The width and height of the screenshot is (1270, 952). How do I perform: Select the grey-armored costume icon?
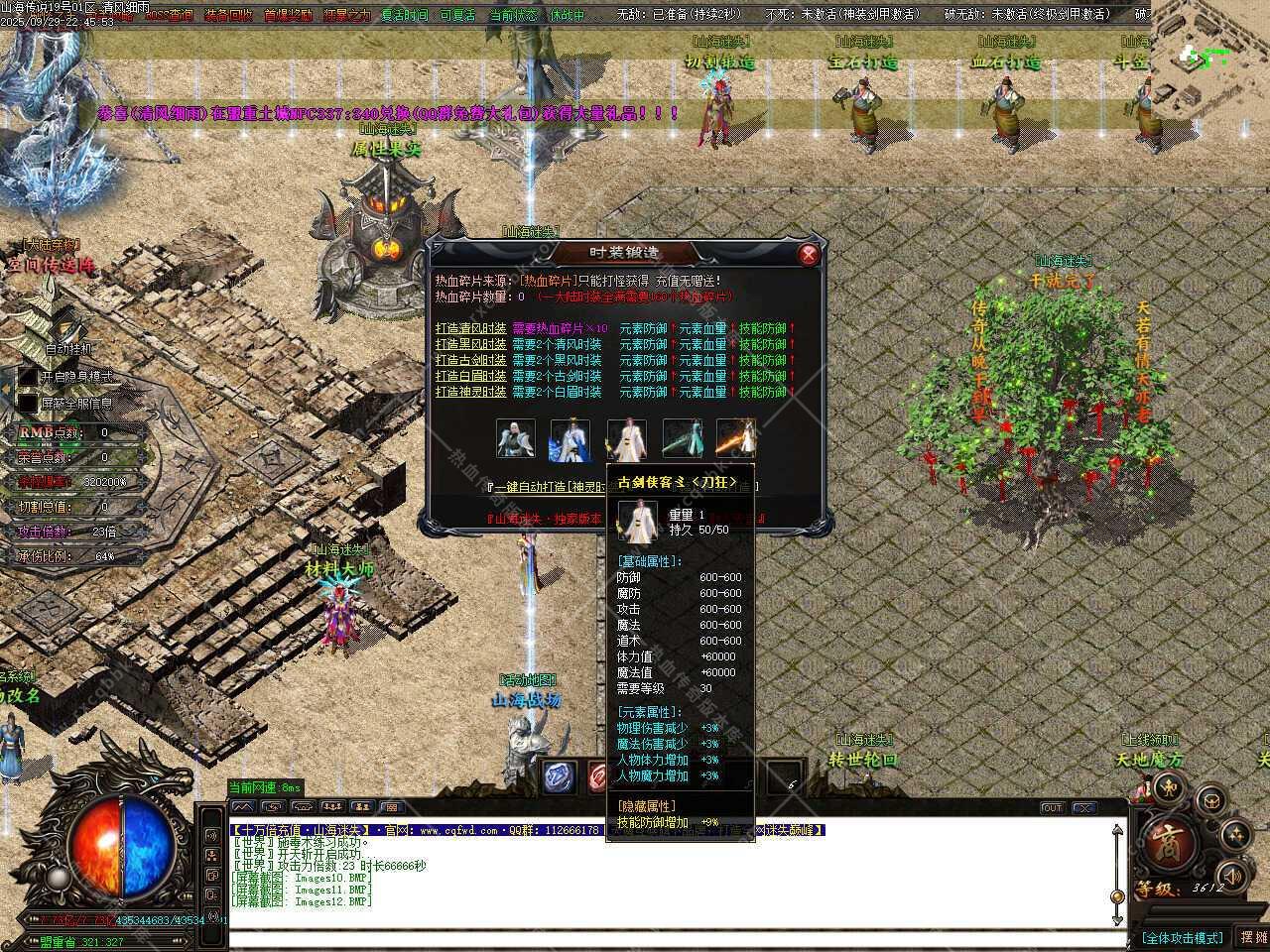tap(515, 439)
